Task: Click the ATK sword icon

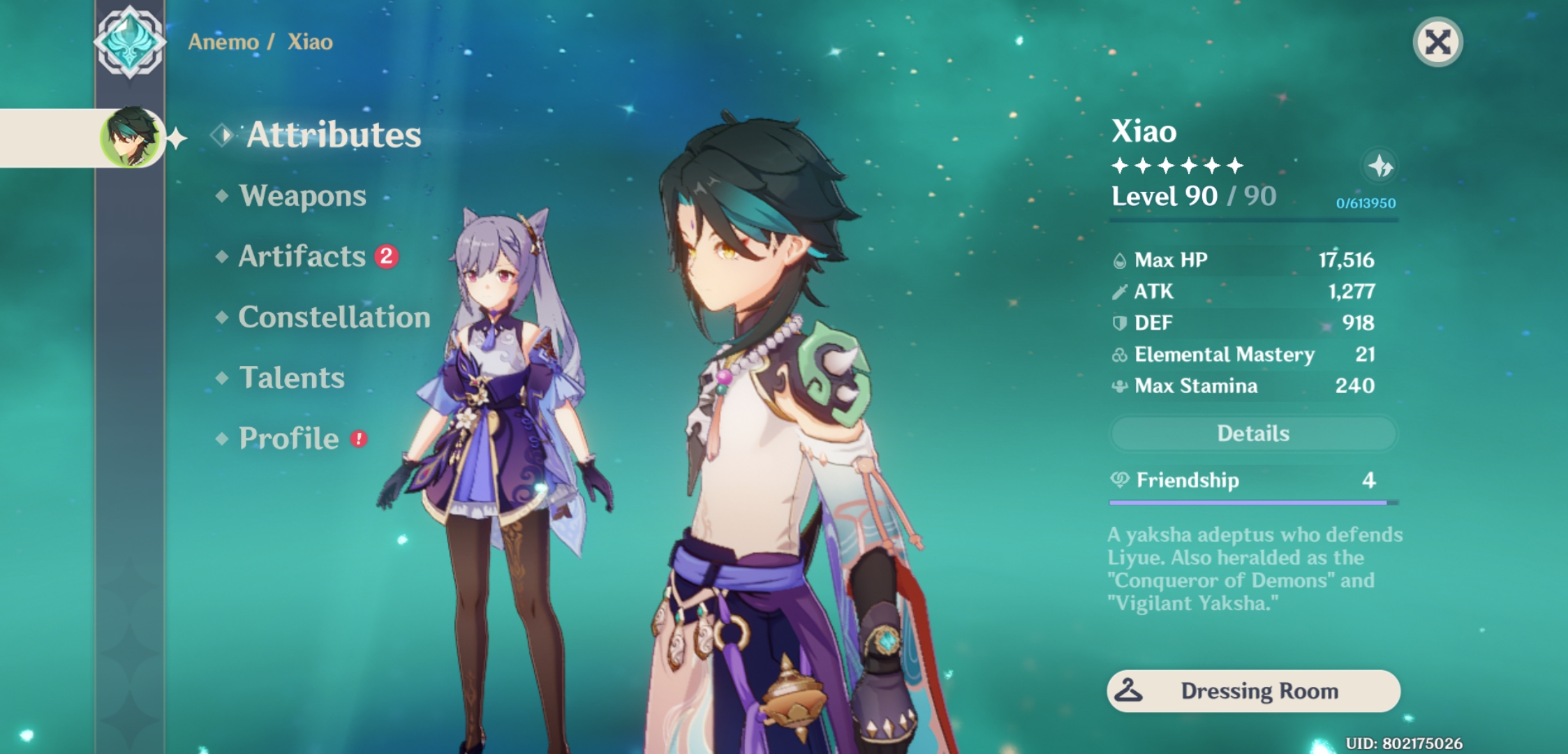Action: 1120,291
